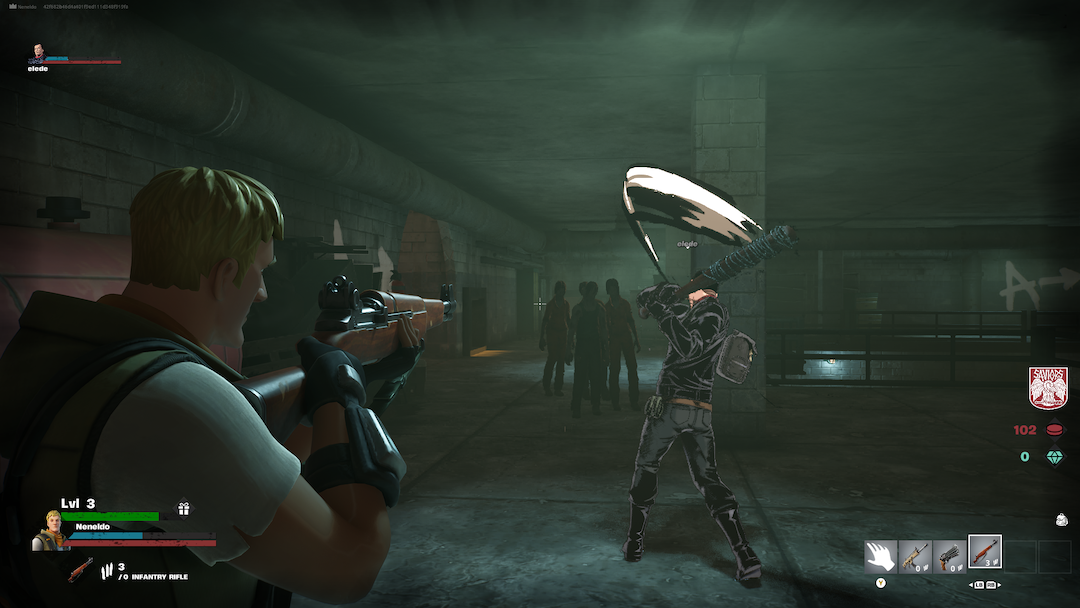Select teammate elede's portrait
Viewport: 1080px width, 608px height.
pos(37,53)
